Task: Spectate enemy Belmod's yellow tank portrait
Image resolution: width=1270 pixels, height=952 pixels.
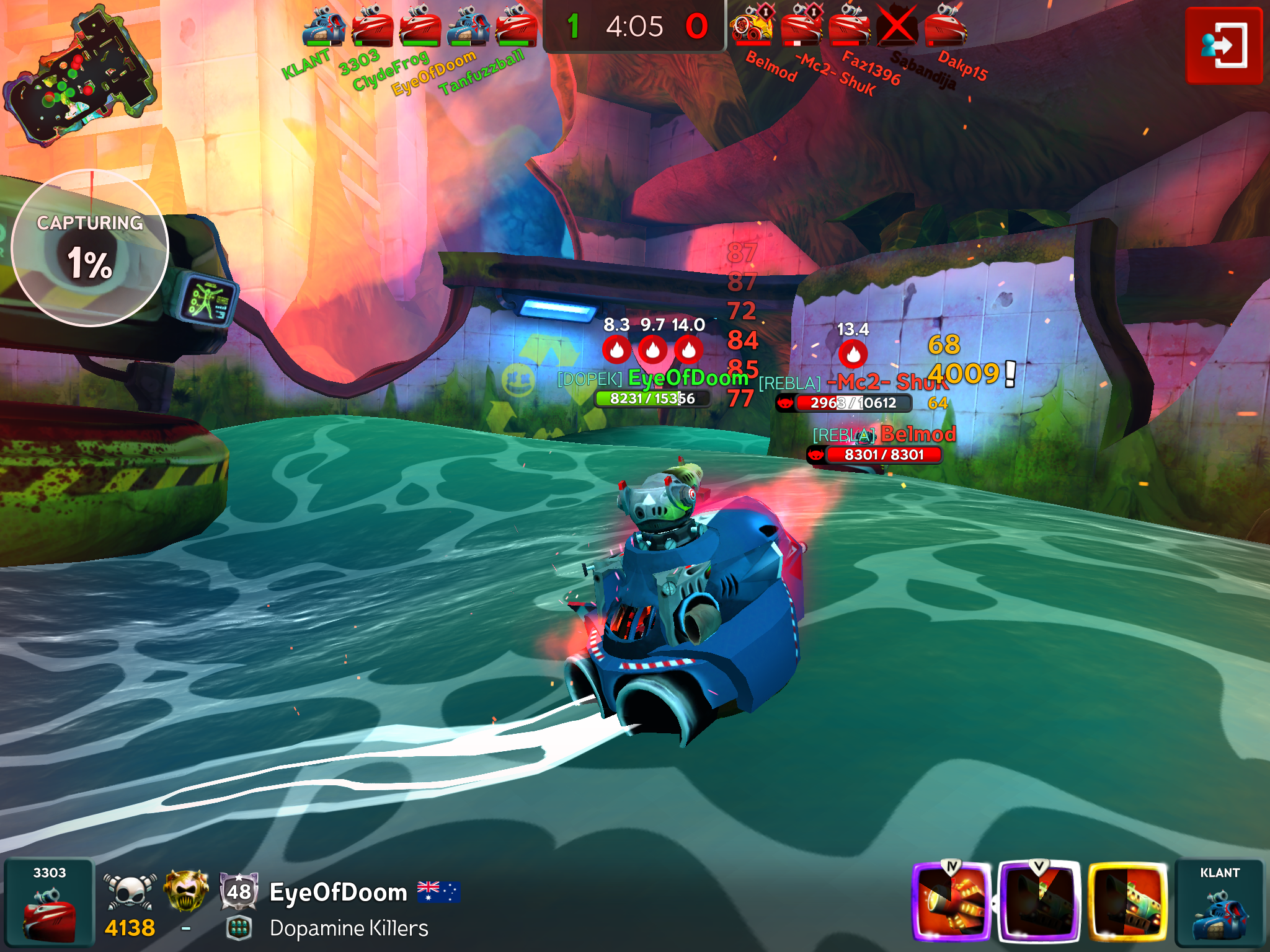Action: coord(752,27)
